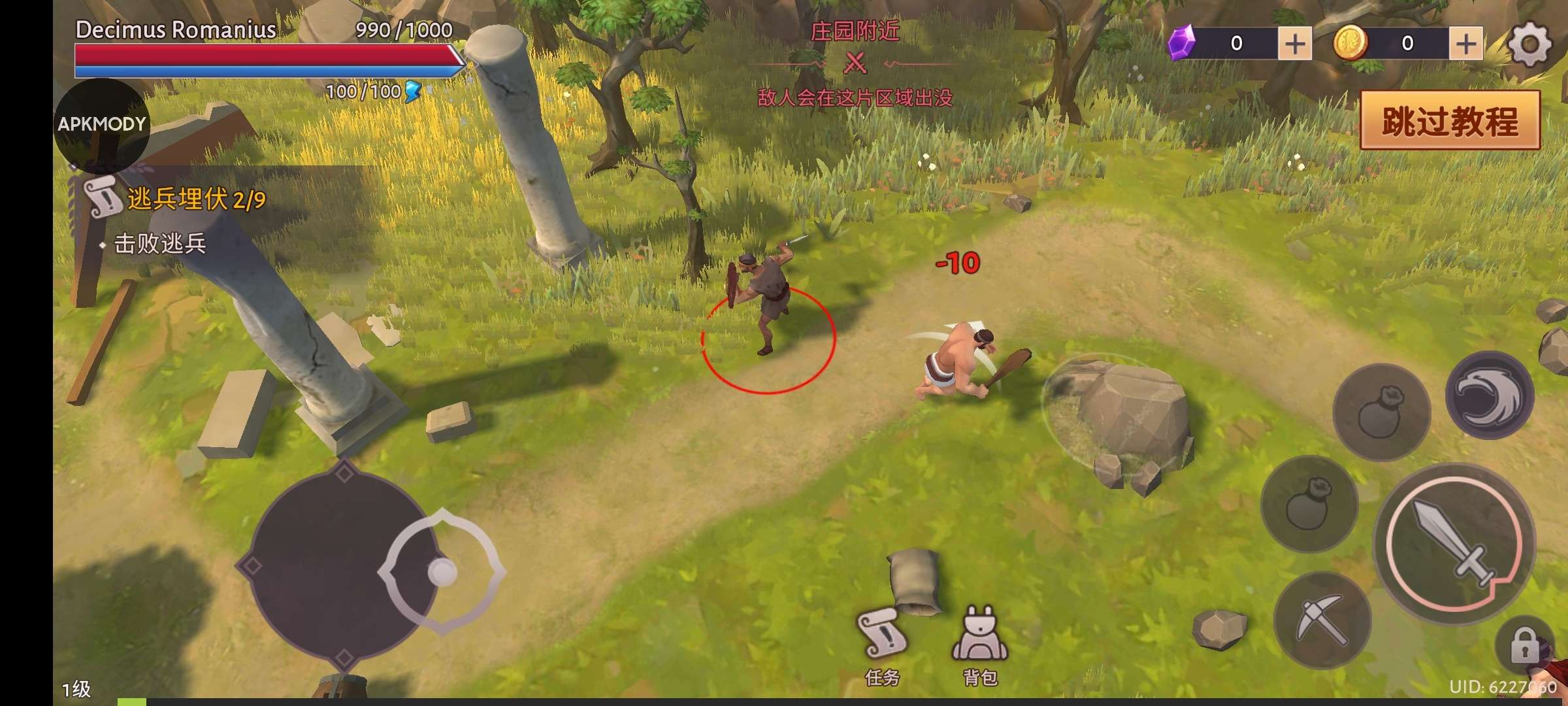
Task: Activate the swirl dodge skill
Action: 1489,395
